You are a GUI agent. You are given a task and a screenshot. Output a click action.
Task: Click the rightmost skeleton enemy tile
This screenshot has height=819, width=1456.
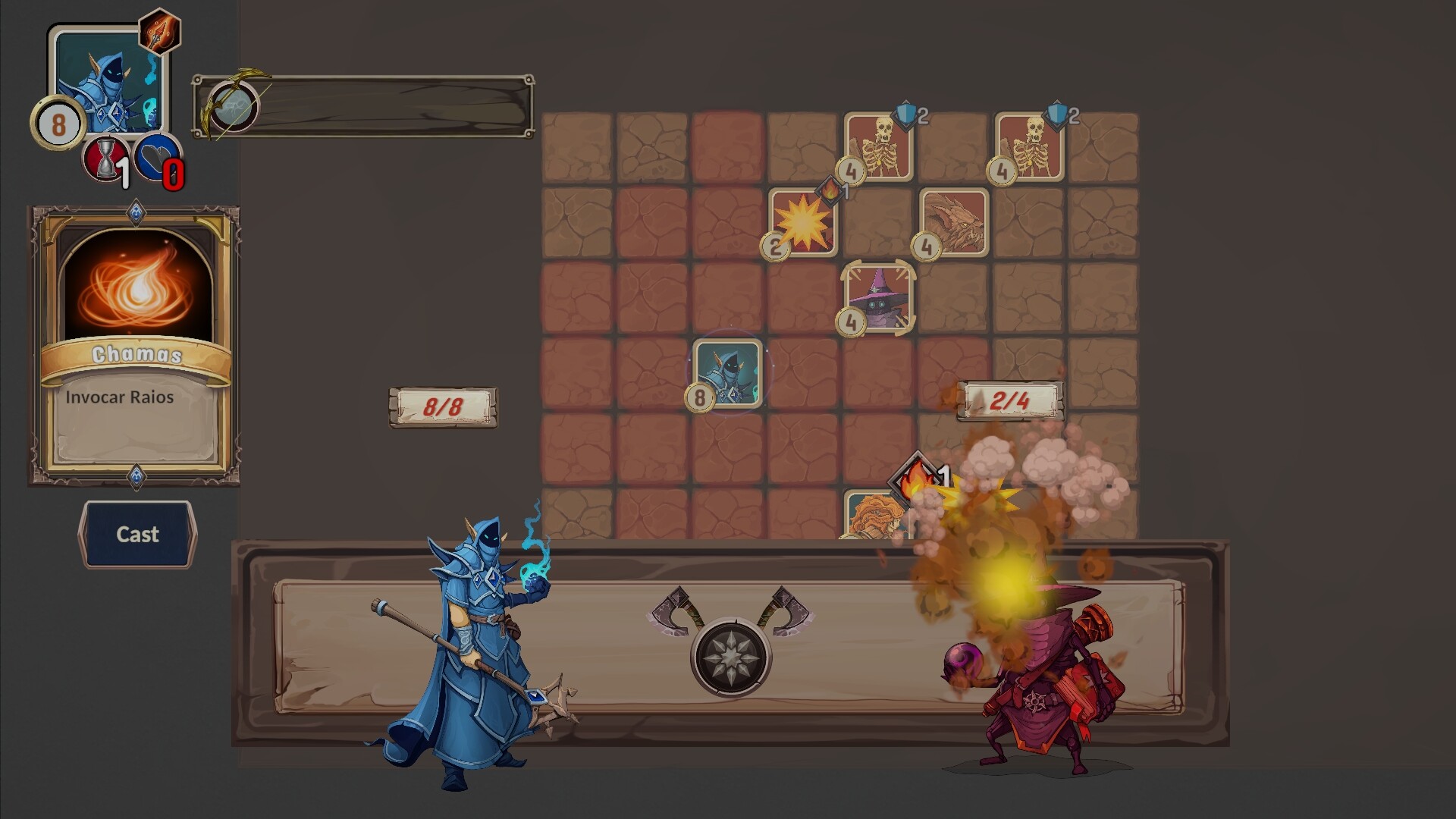(x=1032, y=148)
